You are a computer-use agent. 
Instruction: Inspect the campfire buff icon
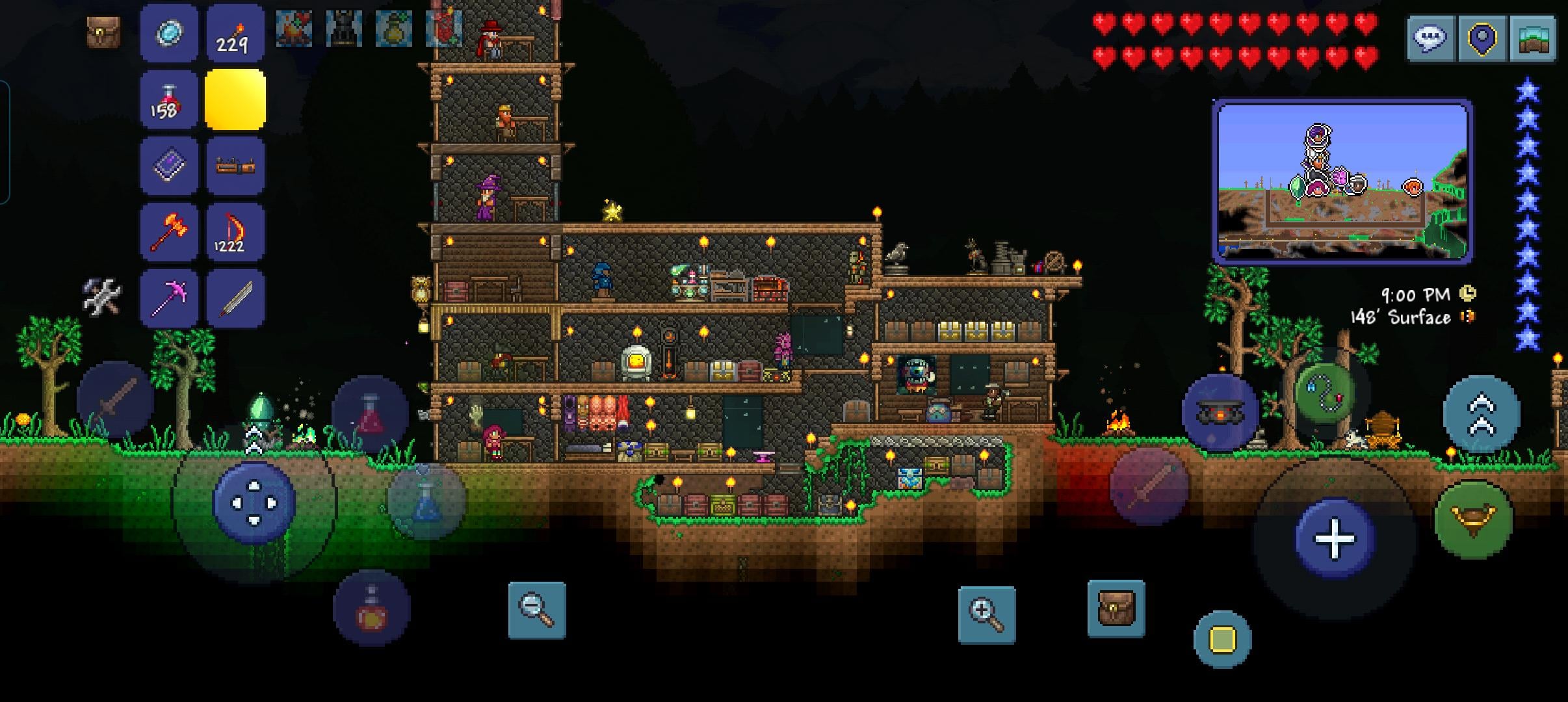pyautogui.click(x=294, y=29)
